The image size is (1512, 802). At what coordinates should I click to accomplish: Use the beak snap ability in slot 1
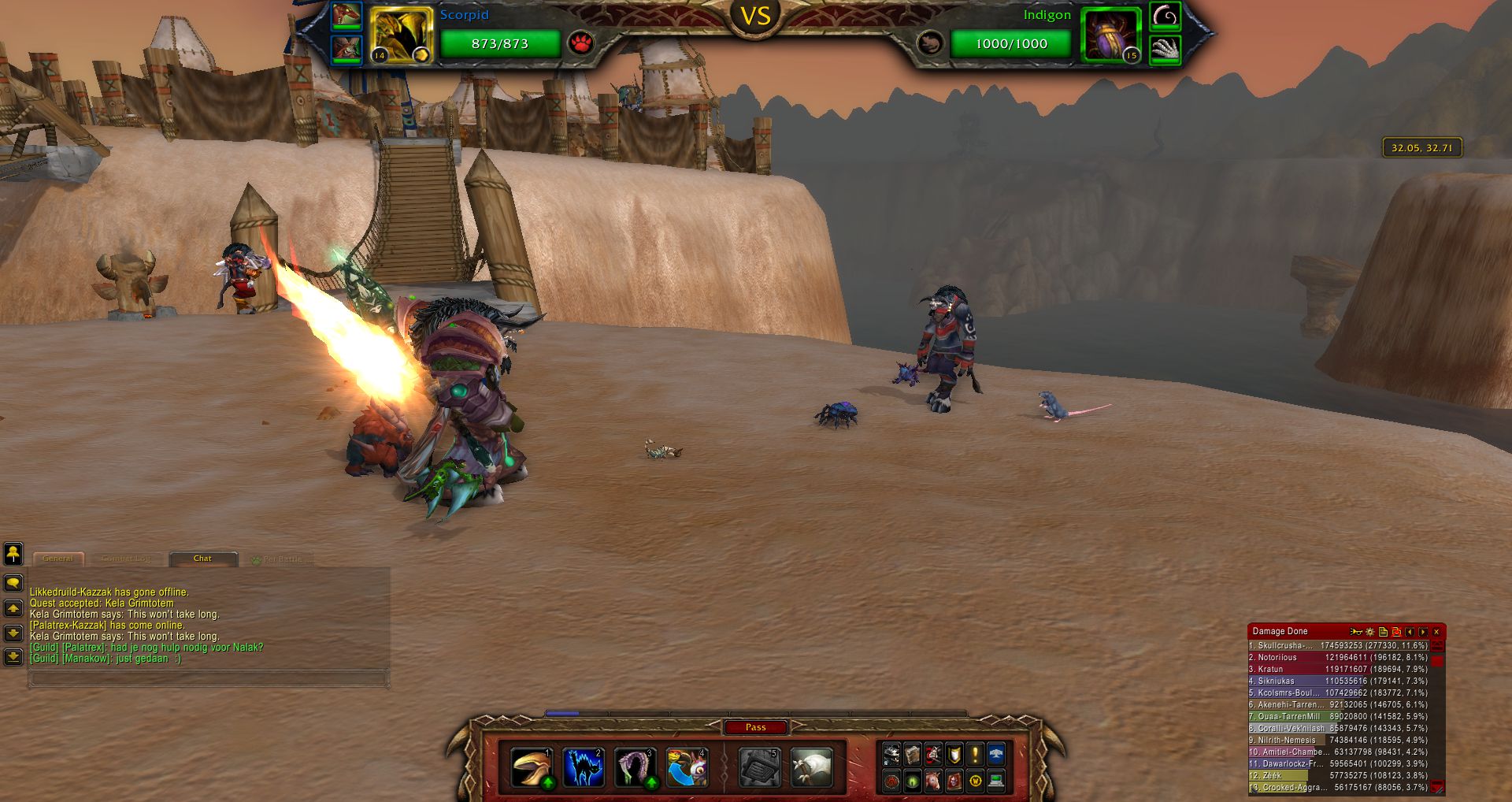pos(532,767)
